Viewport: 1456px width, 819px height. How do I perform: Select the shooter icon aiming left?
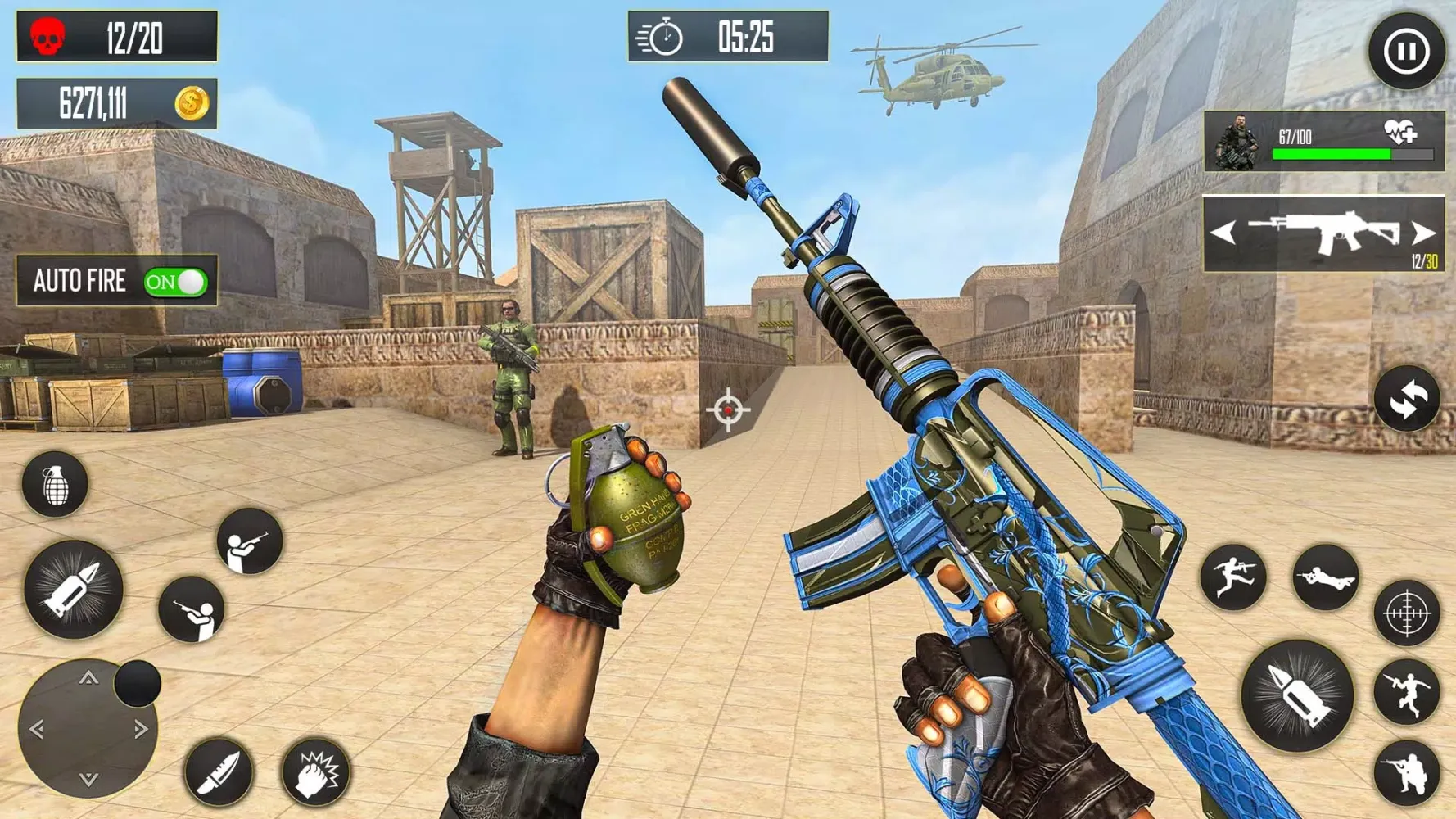tap(192, 609)
